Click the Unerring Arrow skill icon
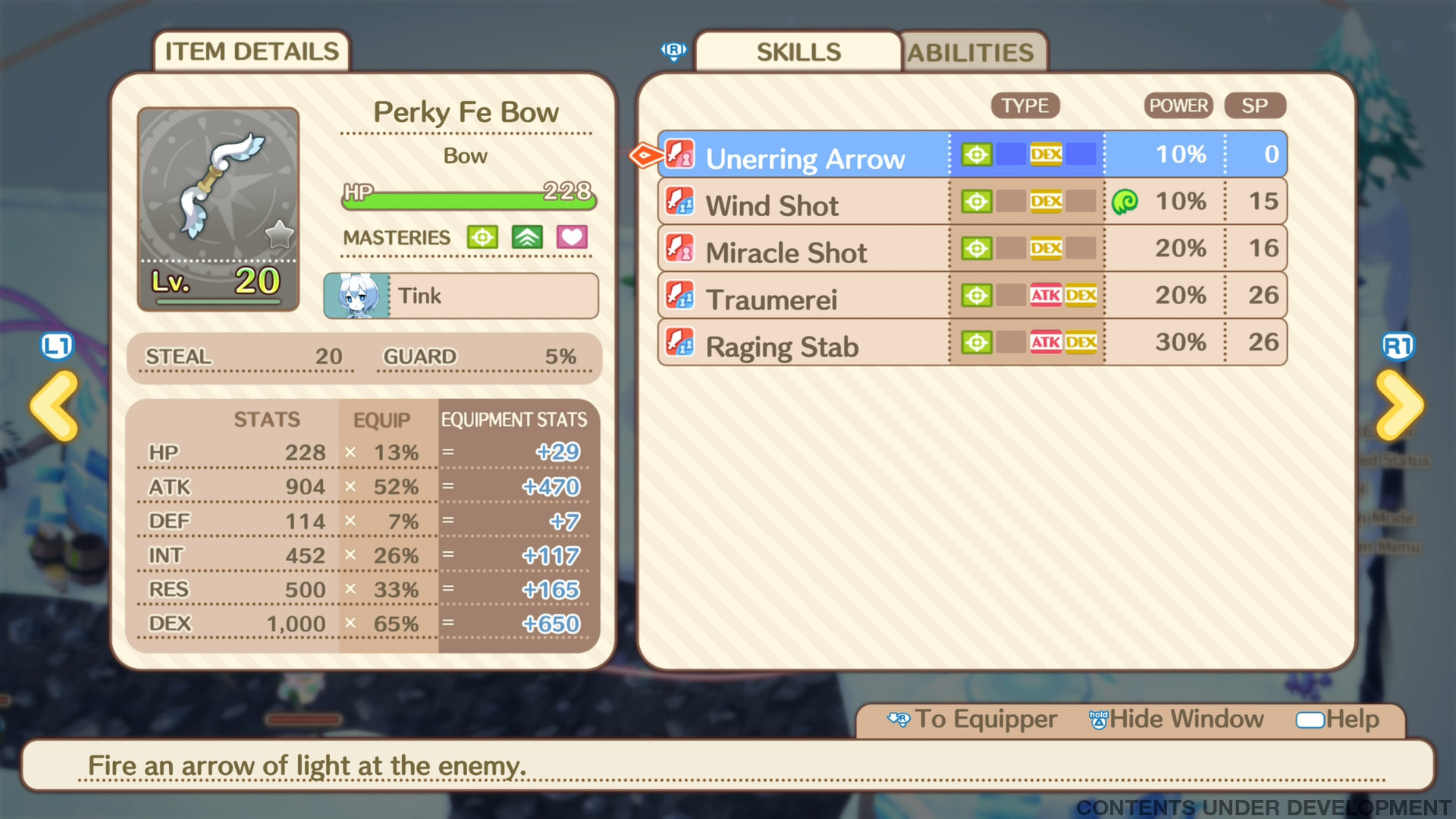 point(680,154)
